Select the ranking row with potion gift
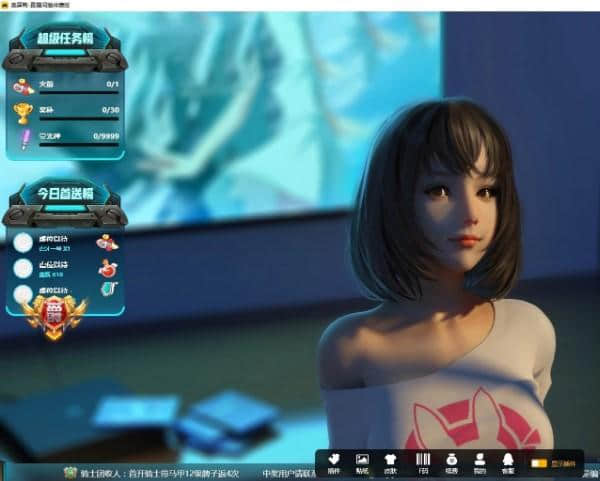The width and height of the screenshot is (600, 481). (66, 268)
